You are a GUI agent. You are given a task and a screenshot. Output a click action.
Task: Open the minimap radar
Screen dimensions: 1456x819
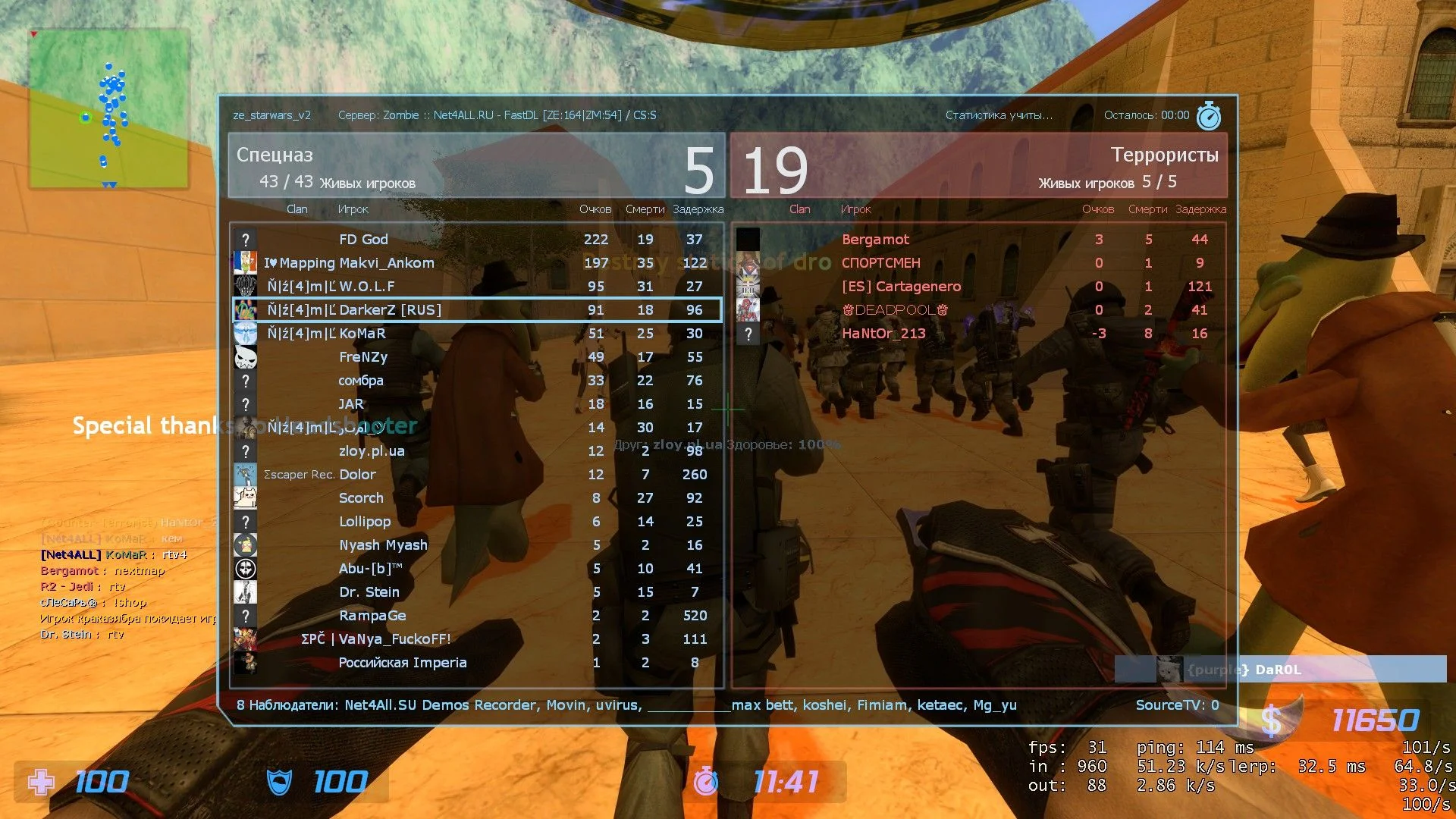108,109
